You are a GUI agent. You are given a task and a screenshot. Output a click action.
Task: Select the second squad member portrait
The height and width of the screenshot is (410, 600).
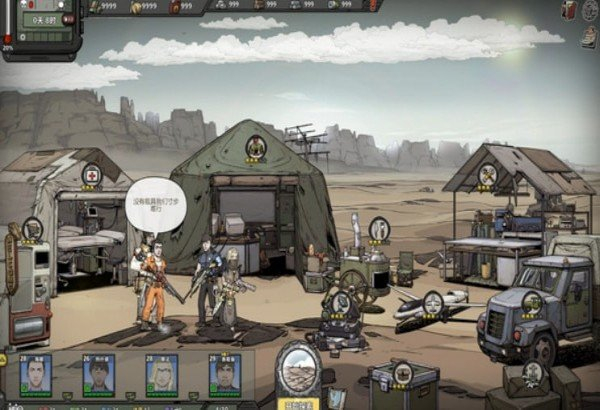click(98, 373)
